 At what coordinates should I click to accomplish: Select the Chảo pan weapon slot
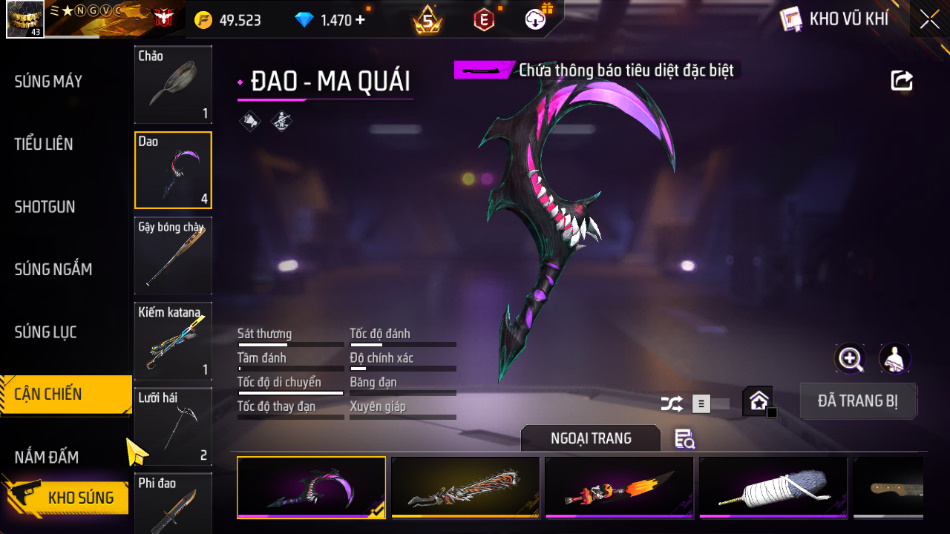point(173,85)
